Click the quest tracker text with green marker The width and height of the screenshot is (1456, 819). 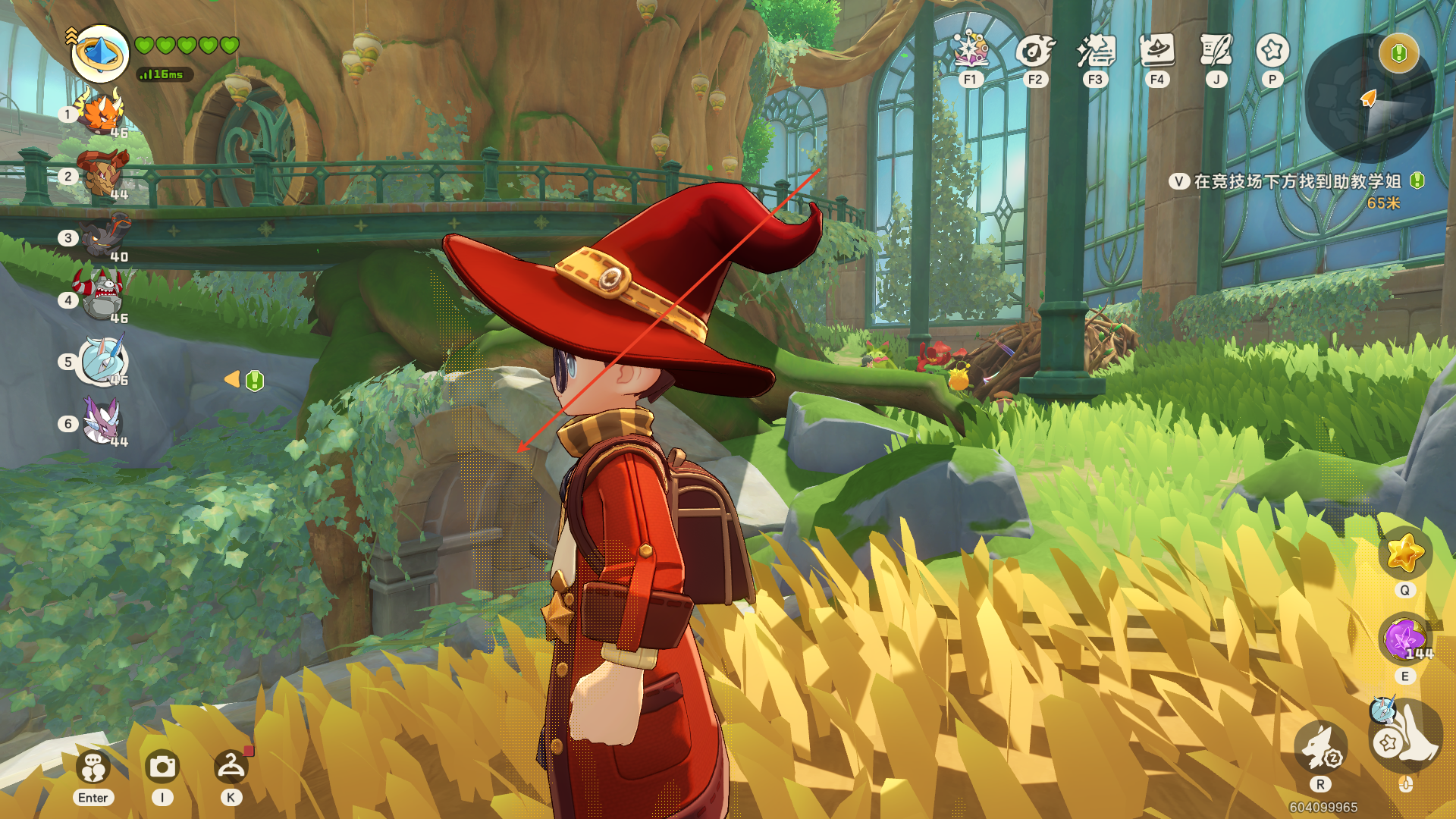tap(1297, 182)
